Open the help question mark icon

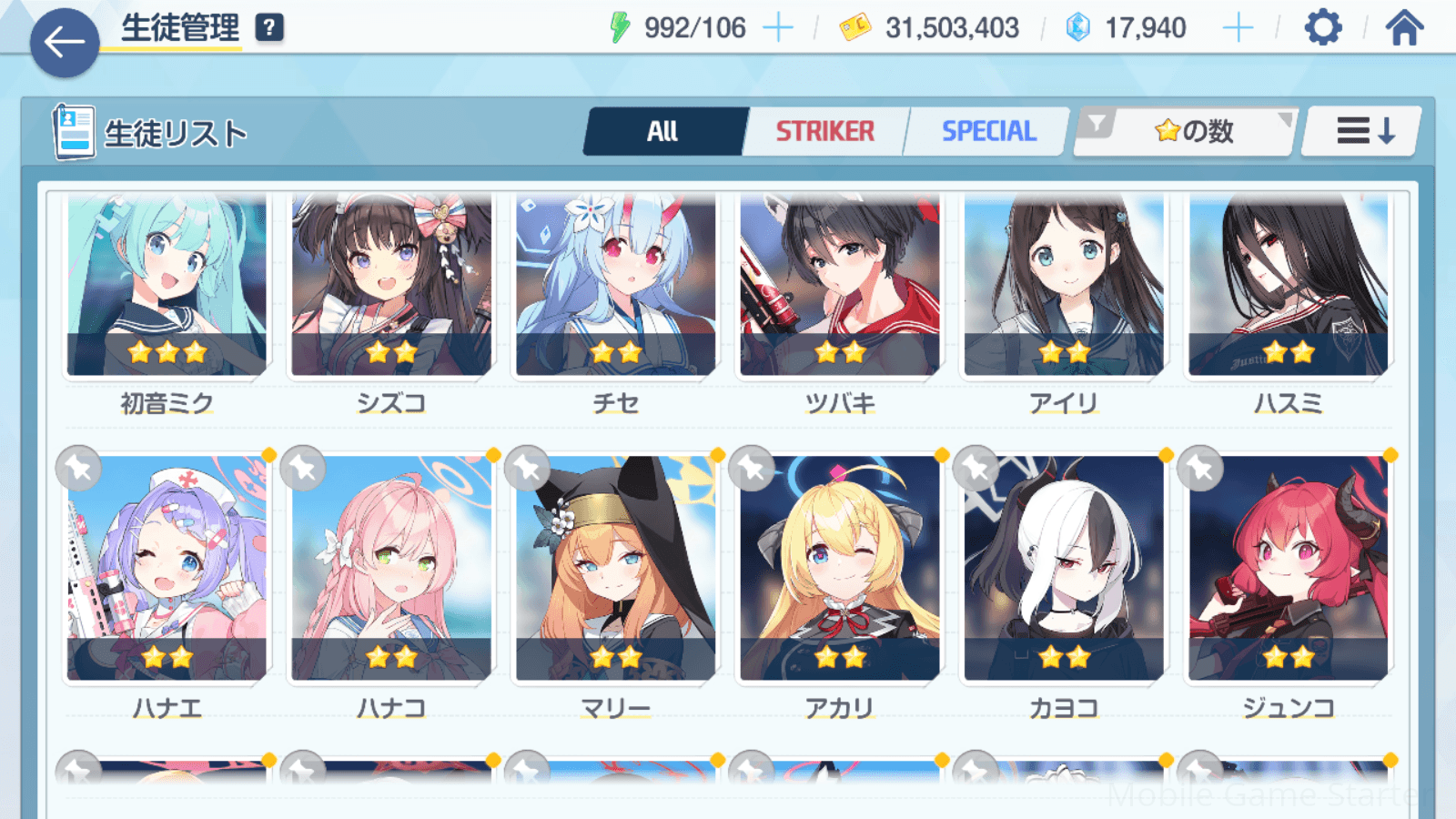[268, 27]
